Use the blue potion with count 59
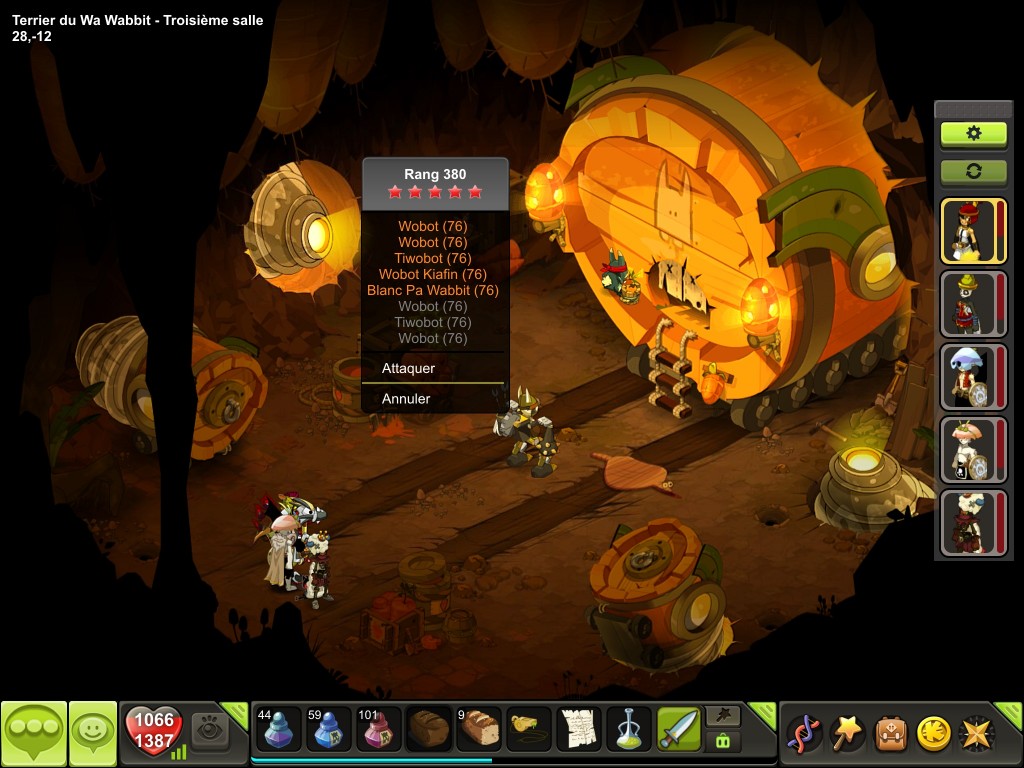The width and height of the screenshot is (1024, 768). (327, 730)
